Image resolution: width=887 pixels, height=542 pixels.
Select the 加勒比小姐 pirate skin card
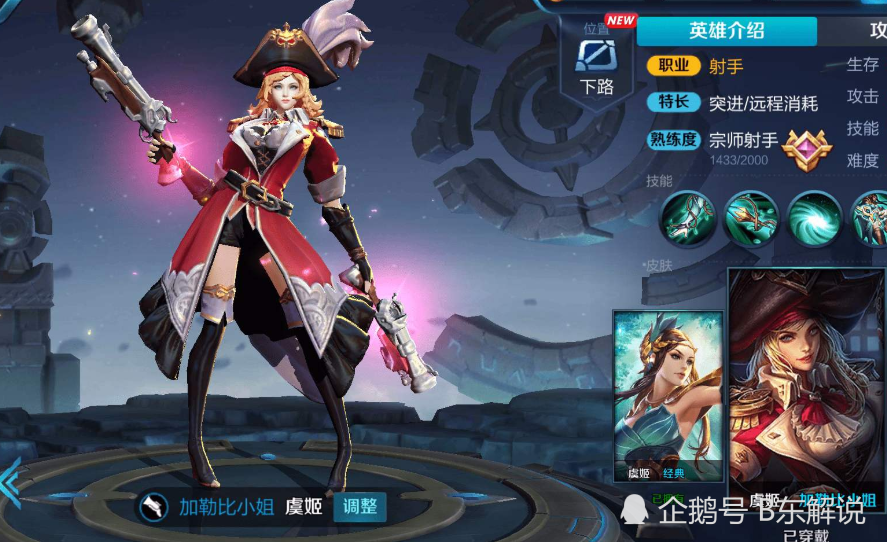click(x=807, y=390)
